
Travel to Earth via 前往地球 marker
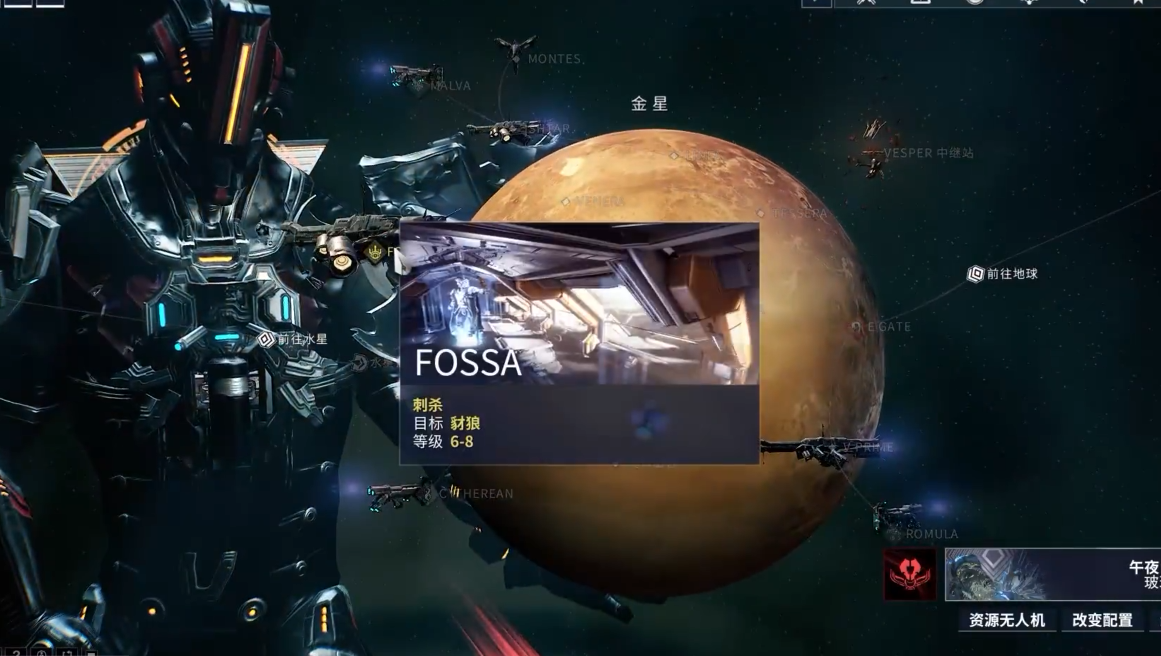(x=977, y=274)
